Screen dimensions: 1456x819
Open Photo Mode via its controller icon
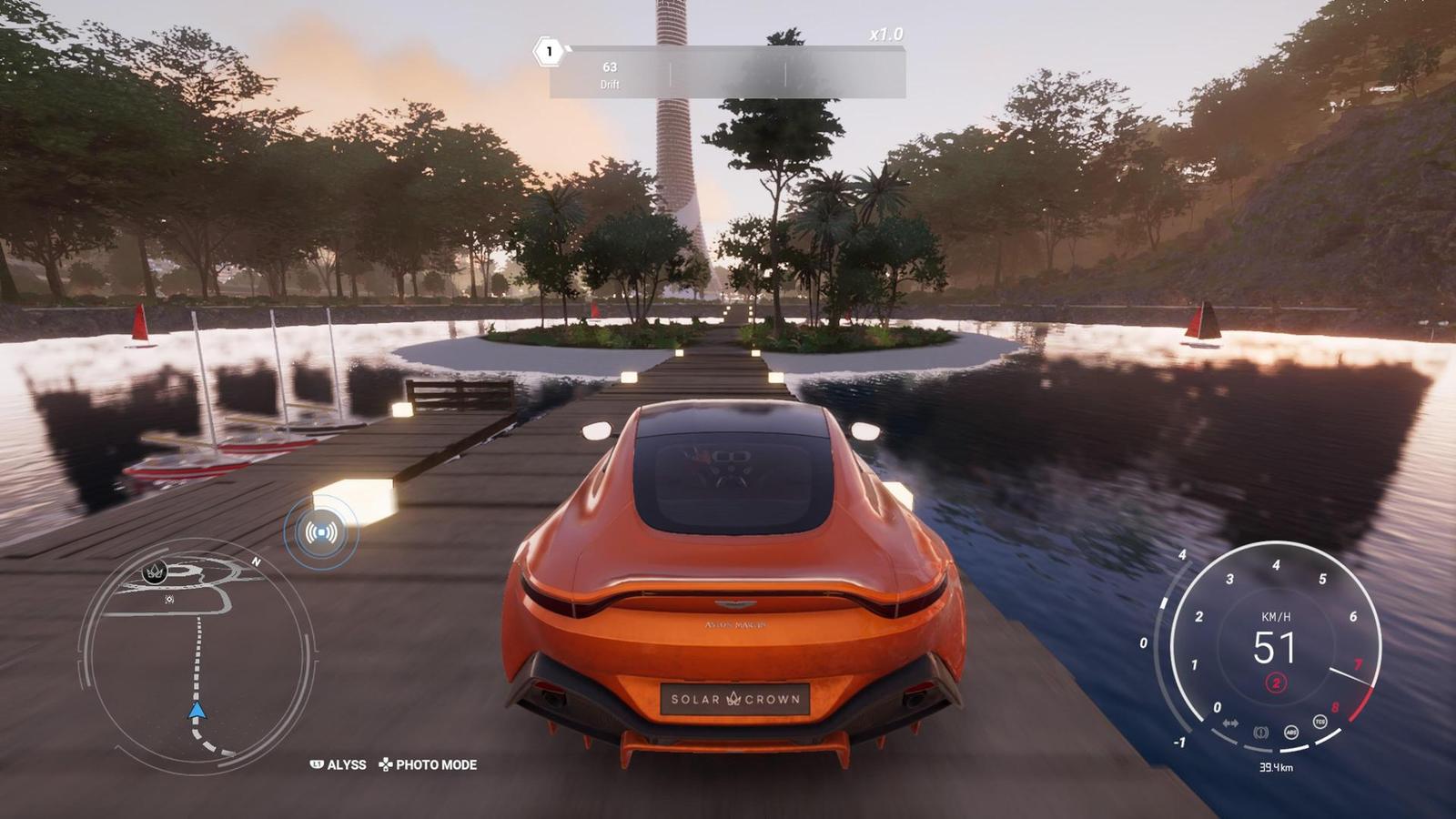coord(386,765)
